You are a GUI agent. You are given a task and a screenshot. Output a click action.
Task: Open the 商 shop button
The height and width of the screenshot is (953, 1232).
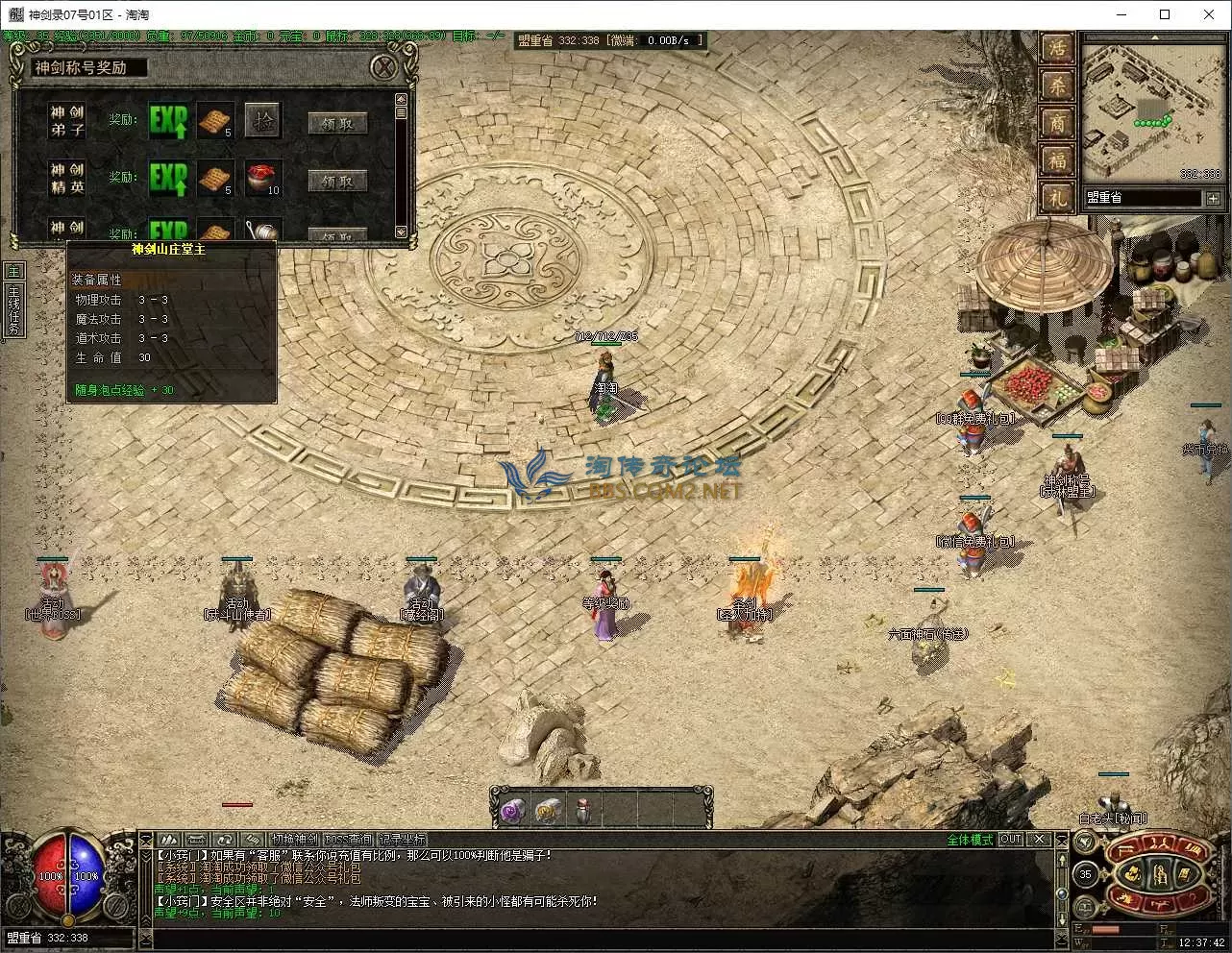[x=1057, y=123]
